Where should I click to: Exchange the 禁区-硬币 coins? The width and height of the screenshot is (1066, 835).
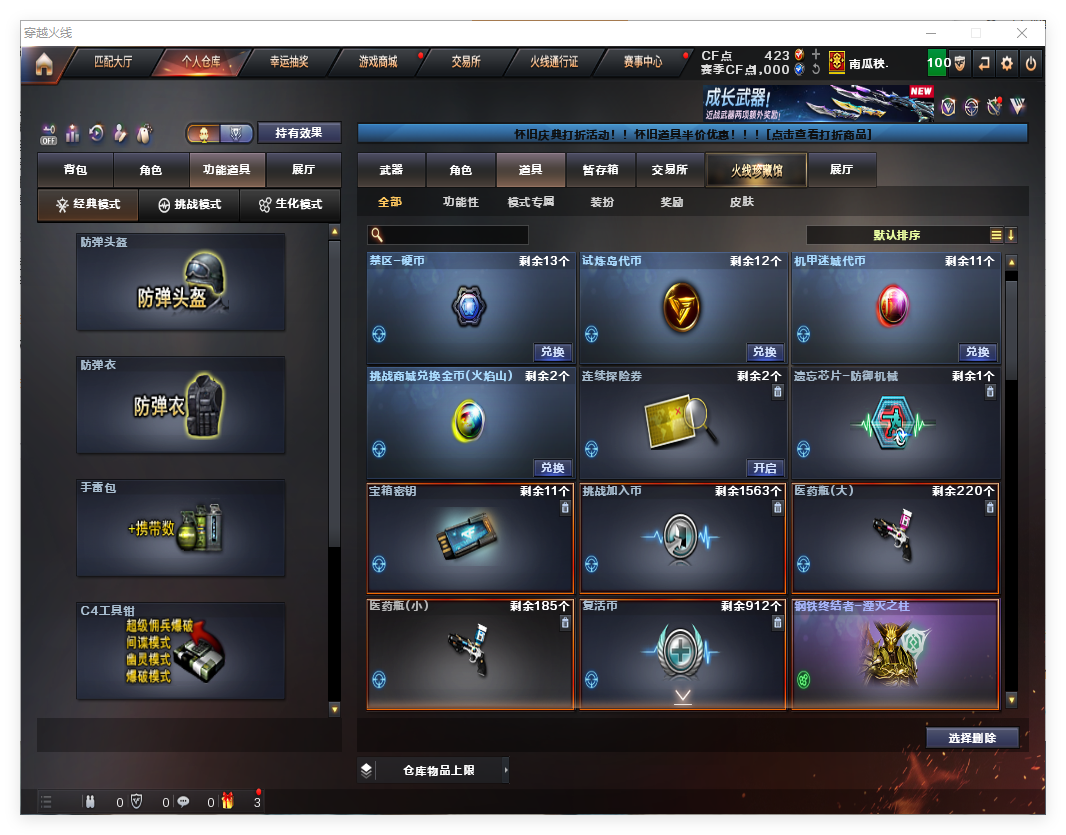point(552,352)
